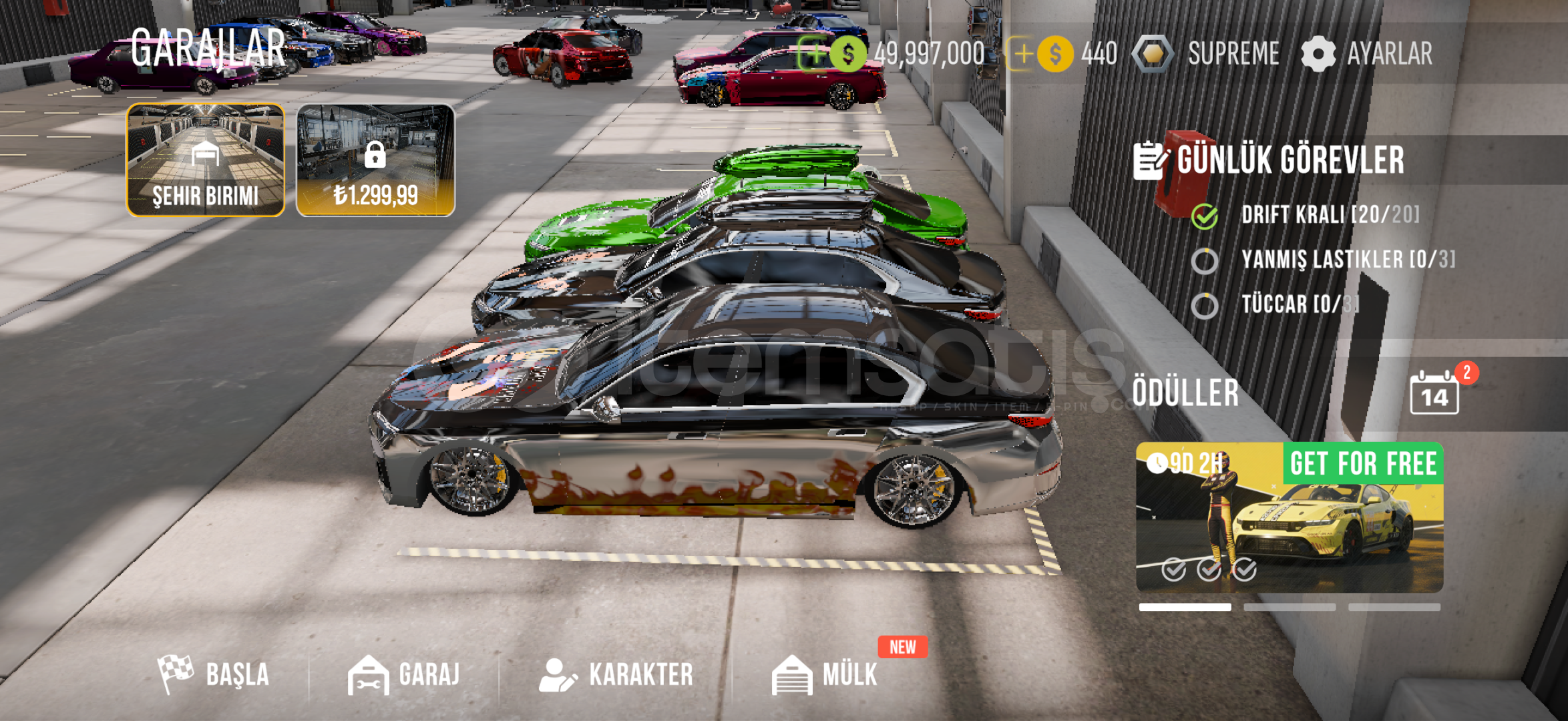Choose the locked ₺1.299,99 garage
This screenshot has height=721, width=1568.
click(x=375, y=160)
